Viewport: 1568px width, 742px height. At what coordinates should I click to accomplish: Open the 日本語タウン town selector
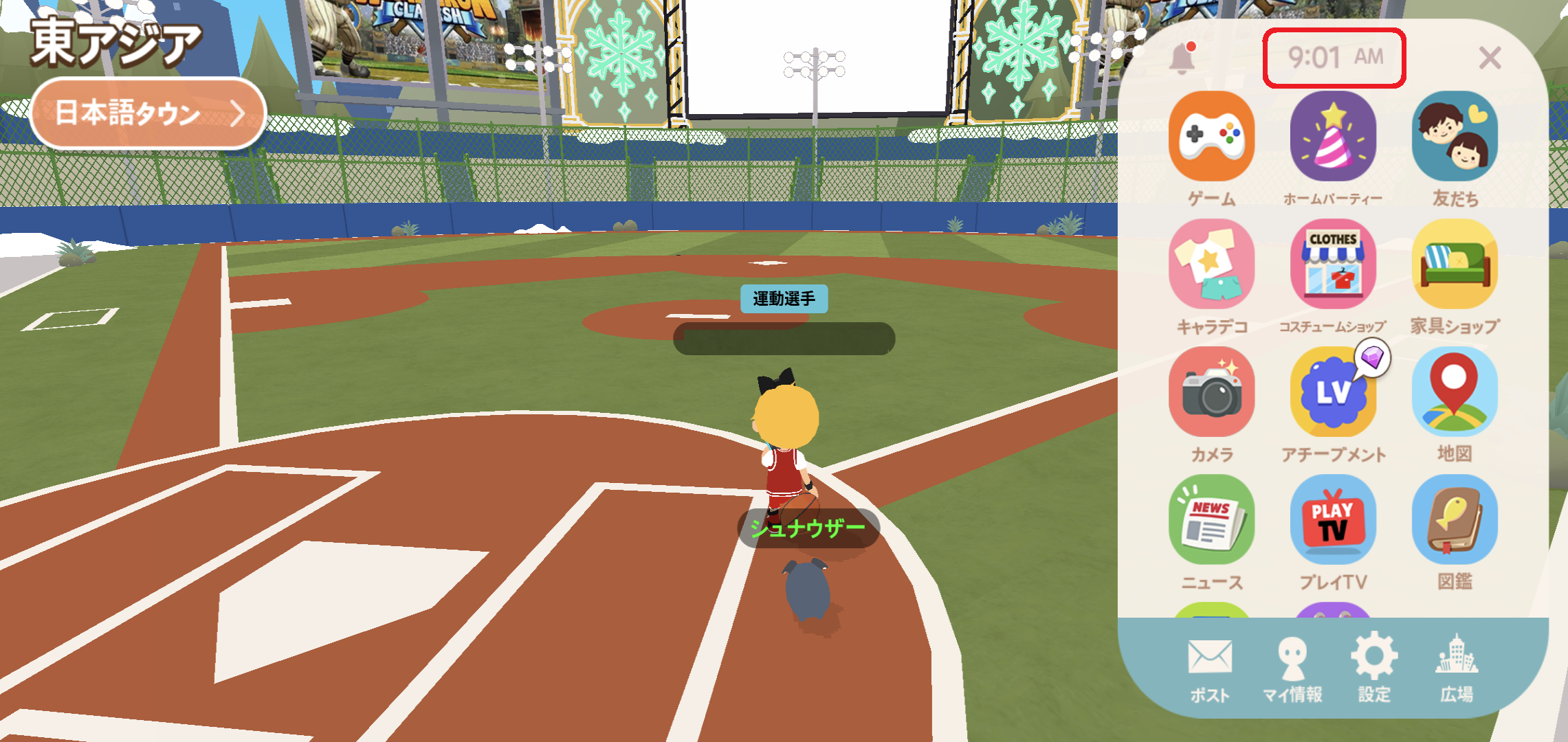pos(148,113)
